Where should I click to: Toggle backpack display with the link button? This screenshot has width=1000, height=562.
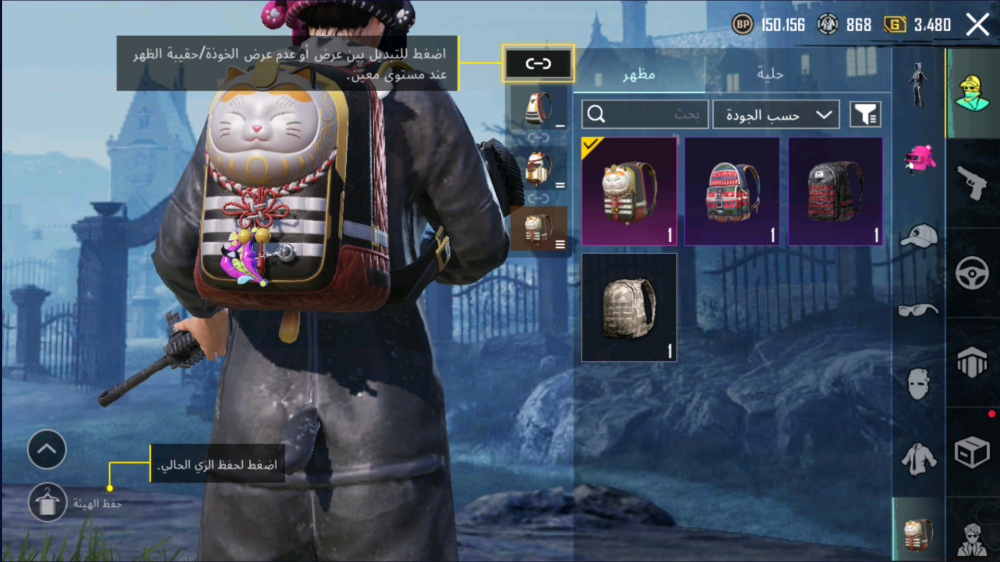point(538,64)
